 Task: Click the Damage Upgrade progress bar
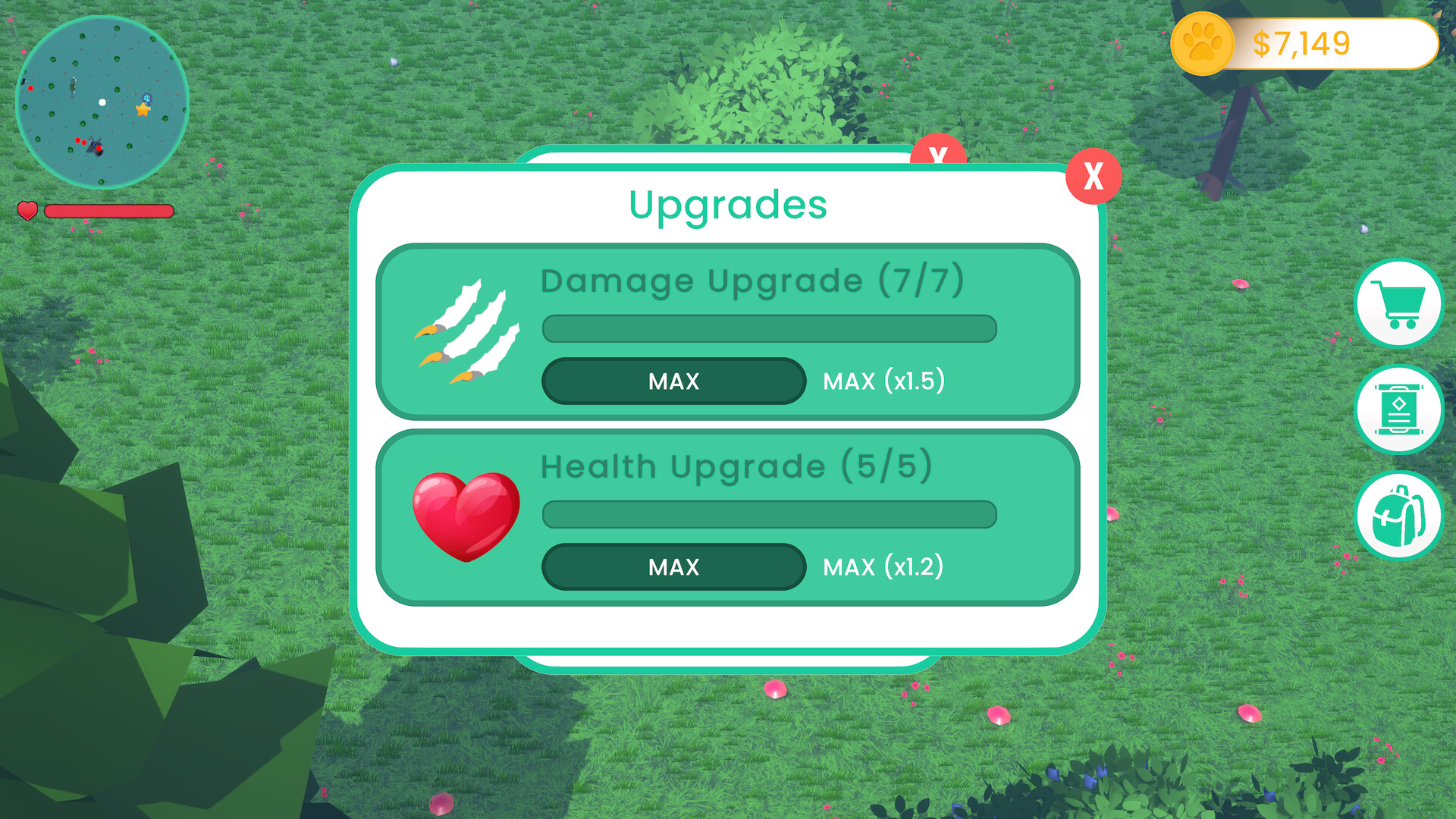coord(768,328)
